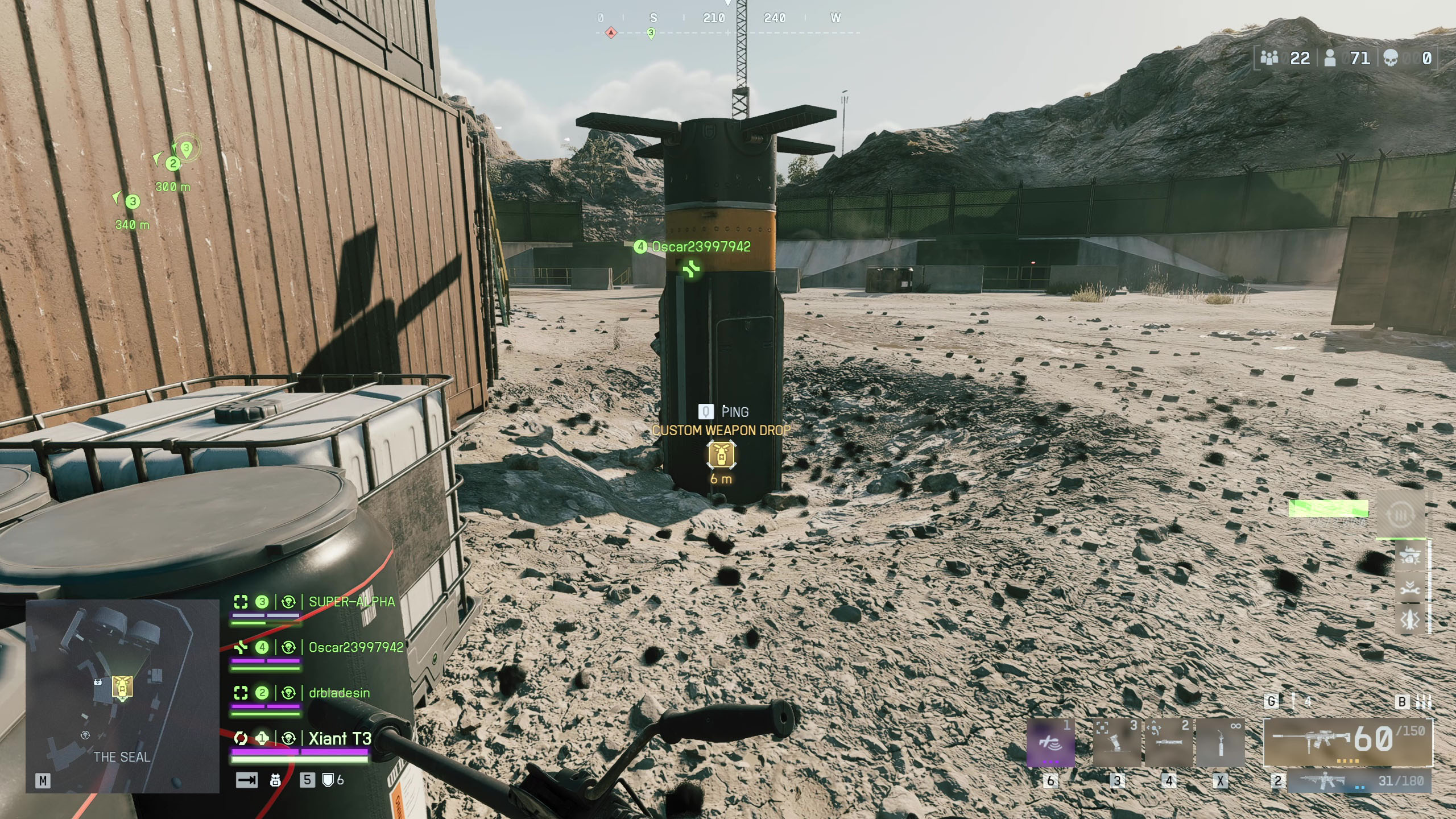Image resolution: width=1456 pixels, height=819 pixels.
Task: Select the repair torch tool slot
Action: click(1220, 743)
